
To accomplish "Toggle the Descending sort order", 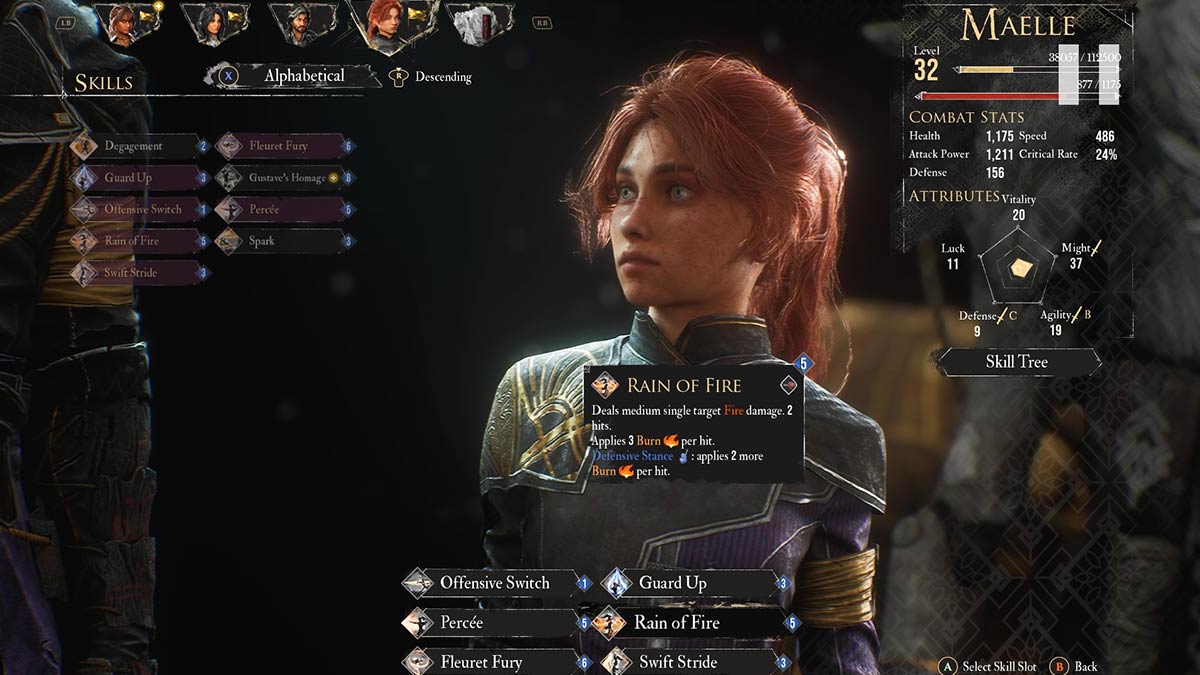I will [x=443, y=77].
